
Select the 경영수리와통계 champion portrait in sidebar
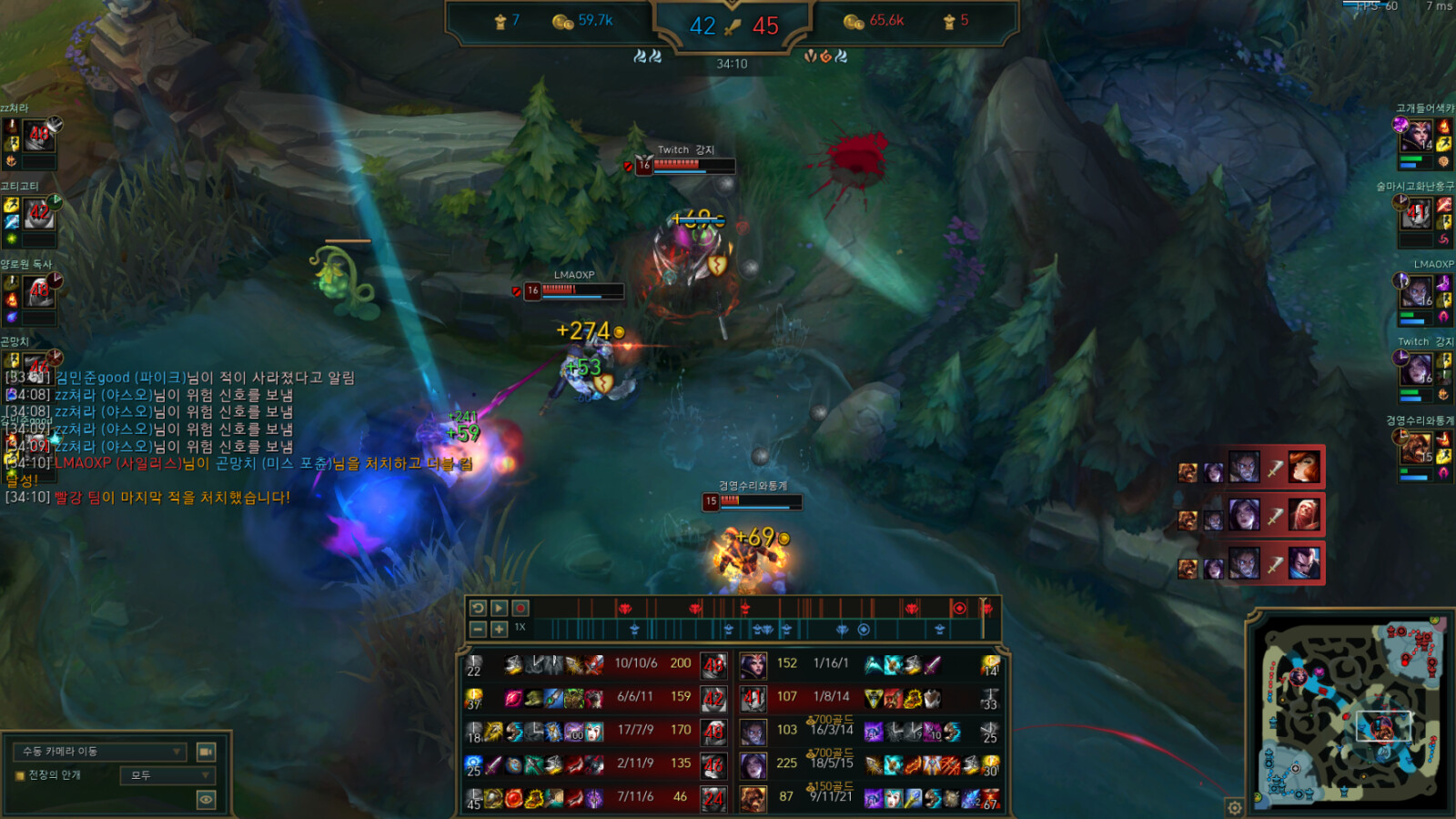point(1417,448)
